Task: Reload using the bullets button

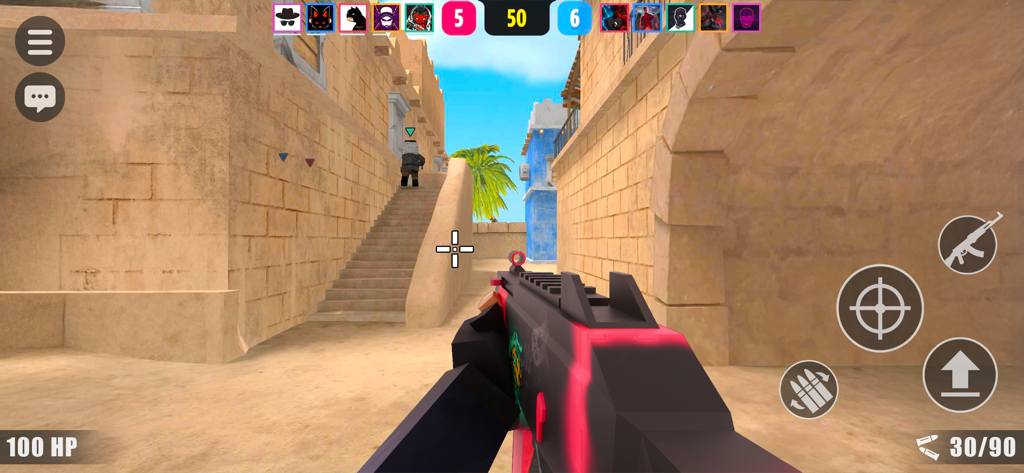Action: [x=808, y=389]
